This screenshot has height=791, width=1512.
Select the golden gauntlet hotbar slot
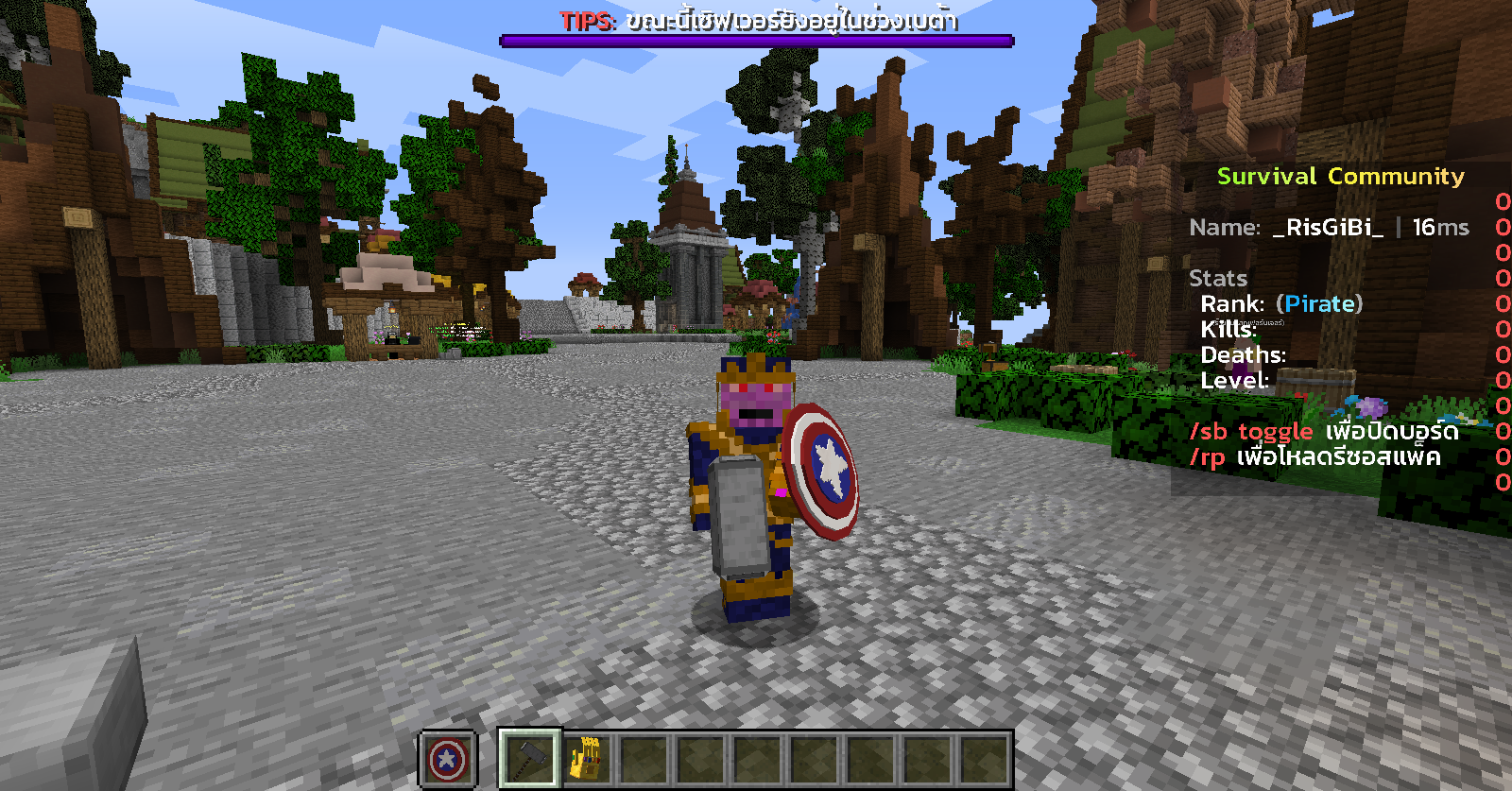[x=587, y=758]
